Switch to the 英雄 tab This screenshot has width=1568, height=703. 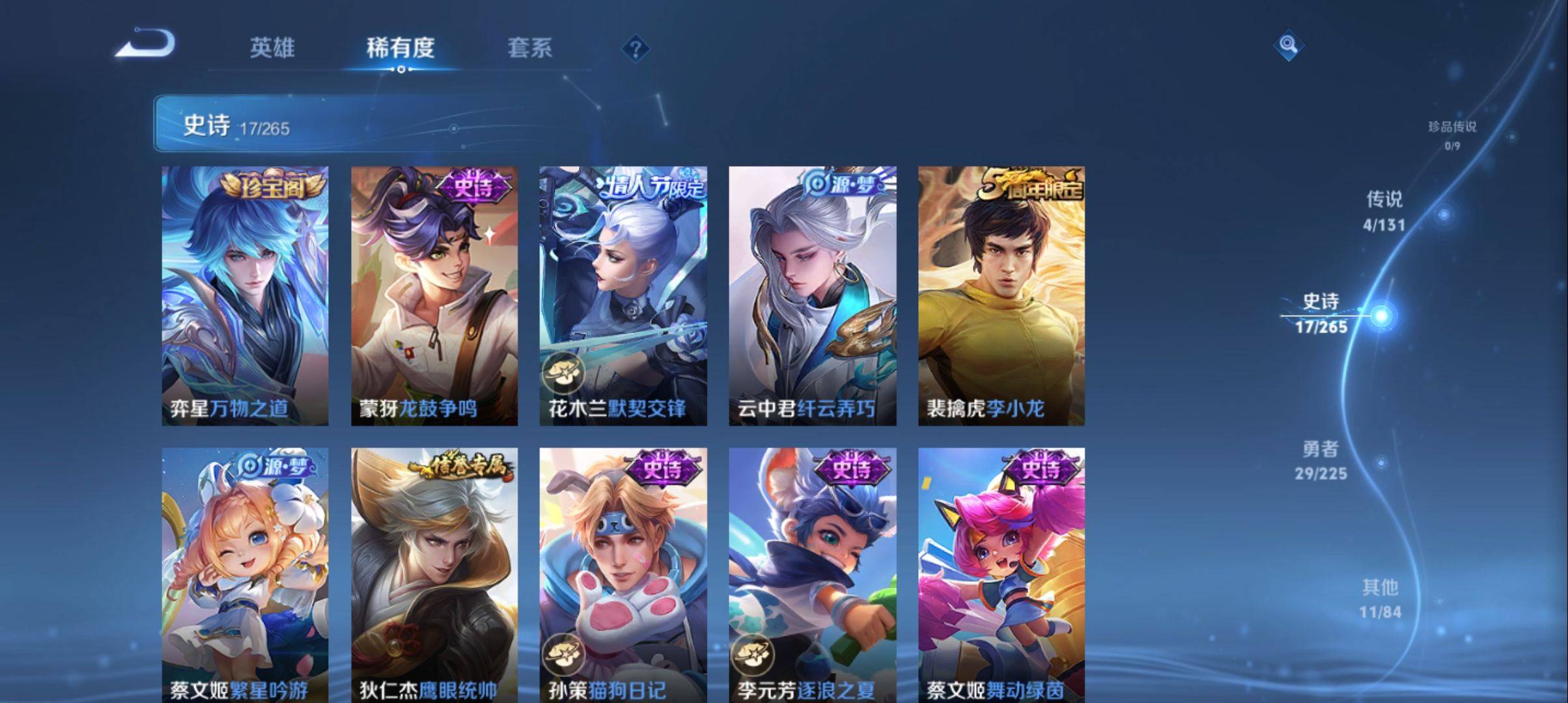pyautogui.click(x=272, y=48)
